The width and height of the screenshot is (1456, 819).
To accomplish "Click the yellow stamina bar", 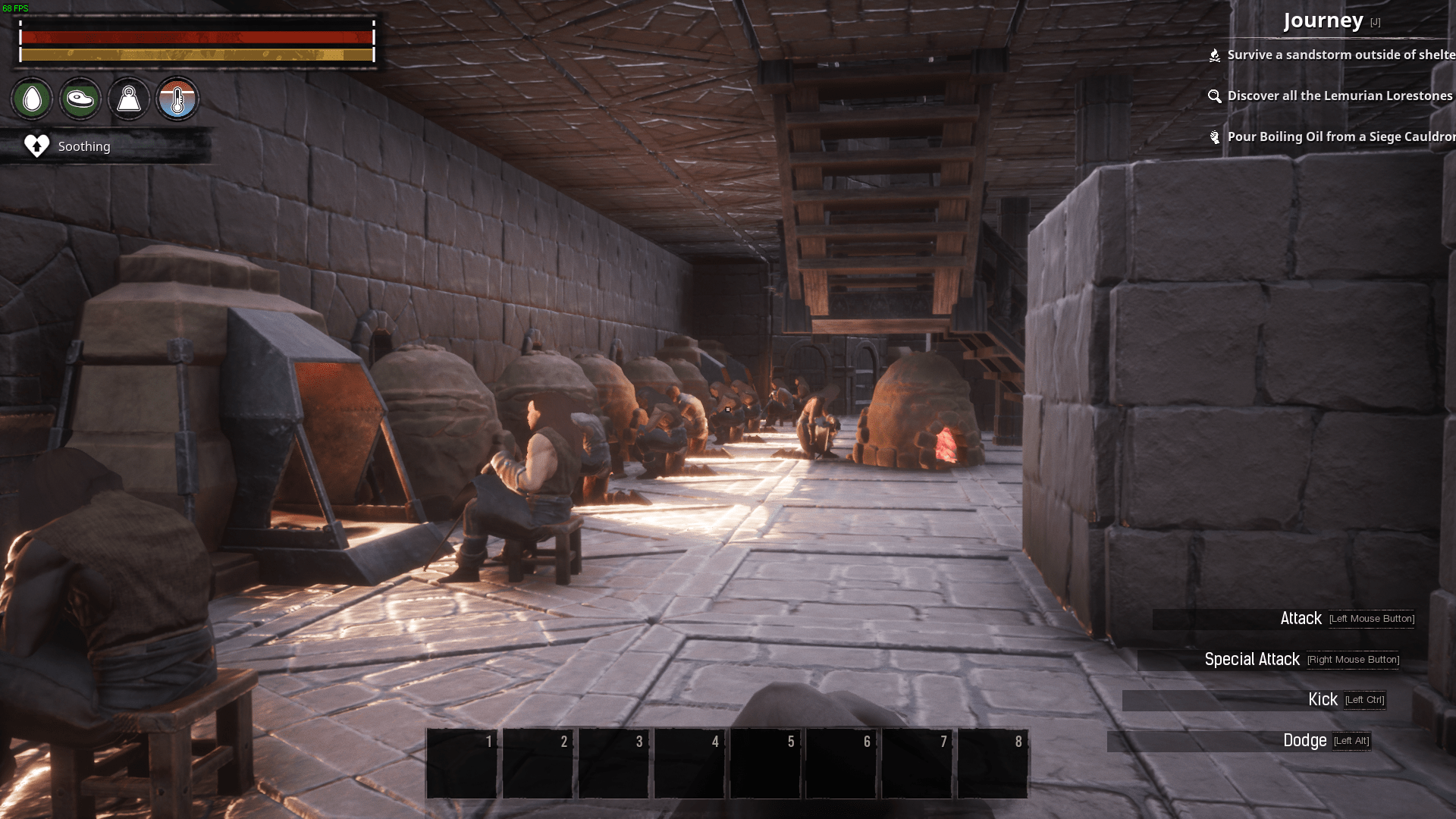I will pyautogui.click(x=197, y=55).
